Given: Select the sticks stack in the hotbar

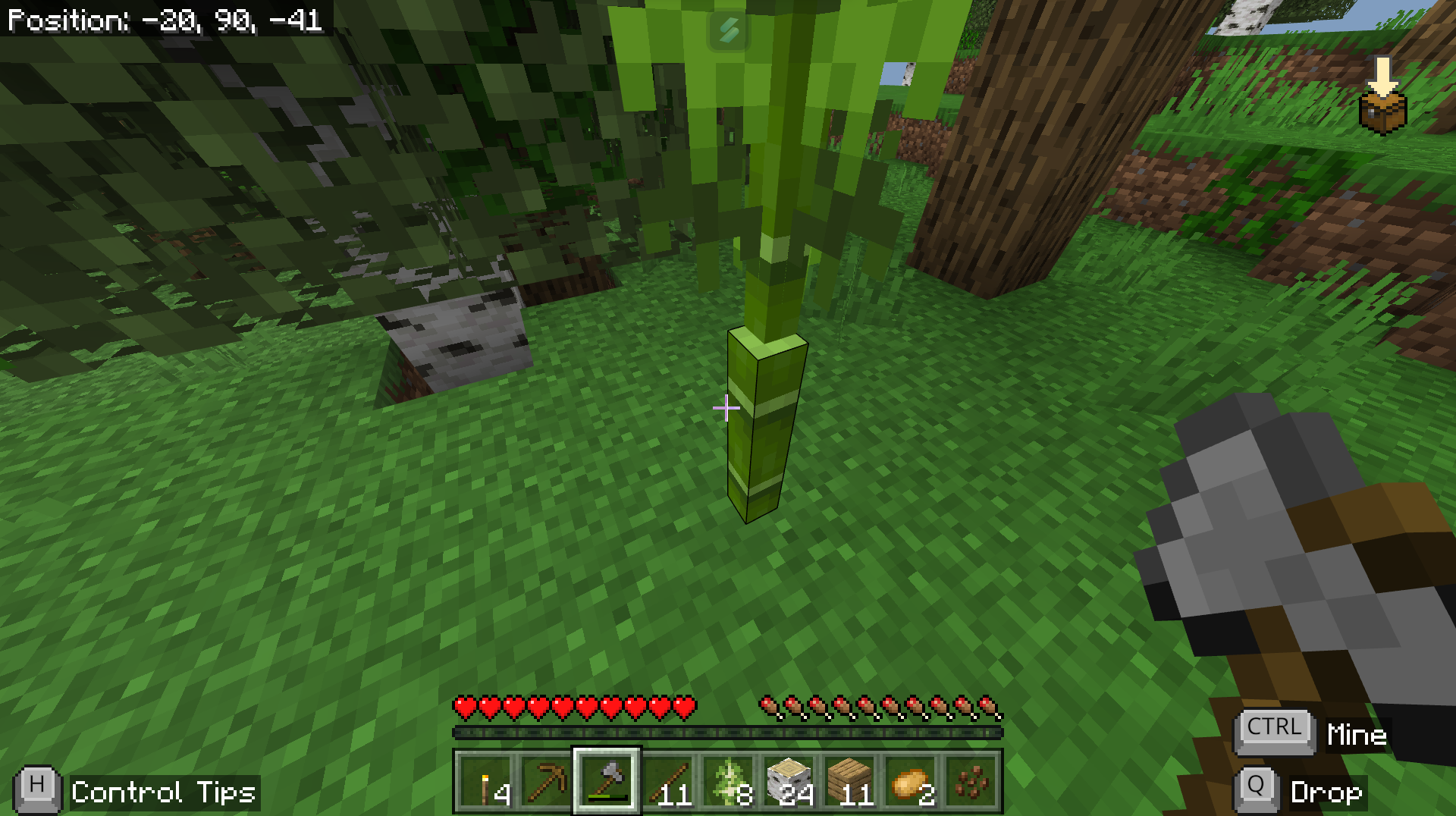Looking at the screenshot, I should point(667,781).
